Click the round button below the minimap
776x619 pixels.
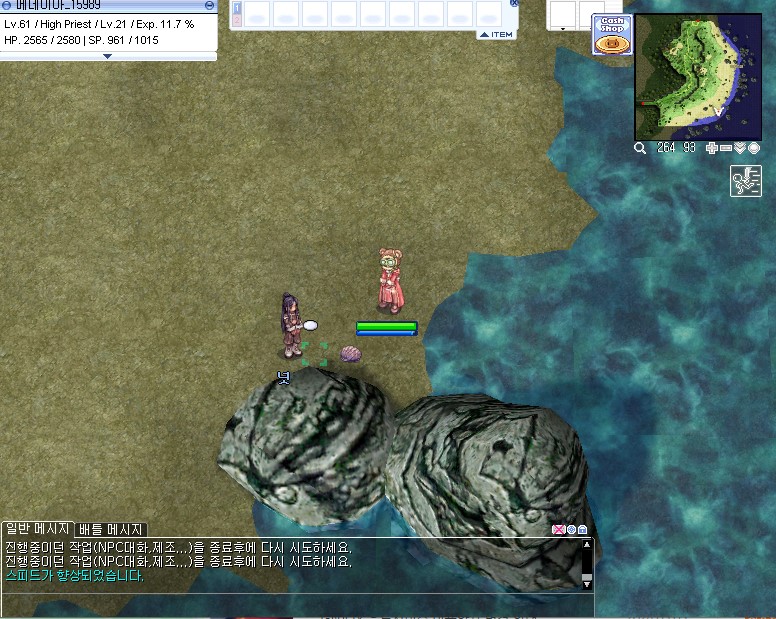754,148
